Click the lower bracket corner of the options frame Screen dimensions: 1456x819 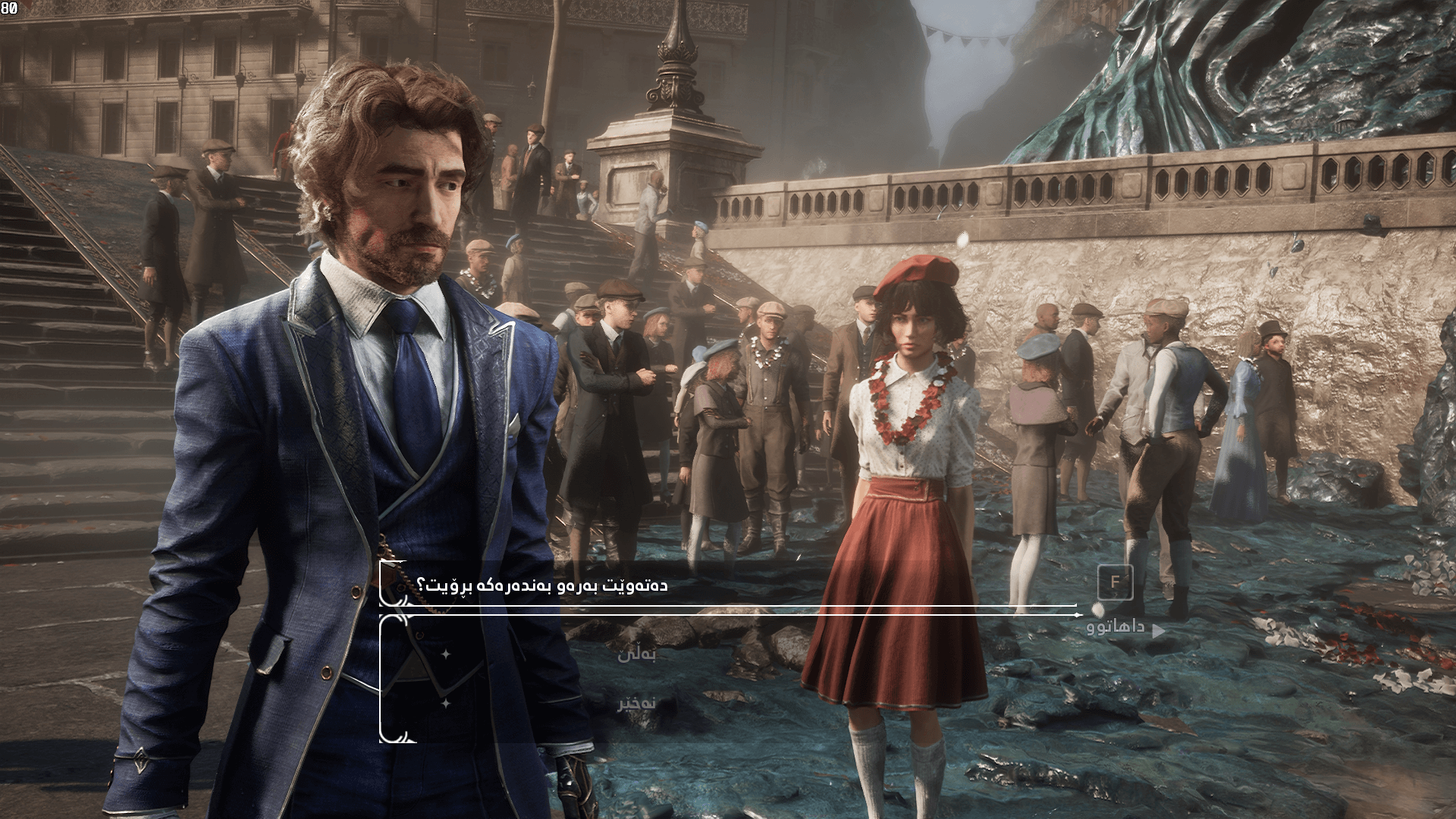392,736
